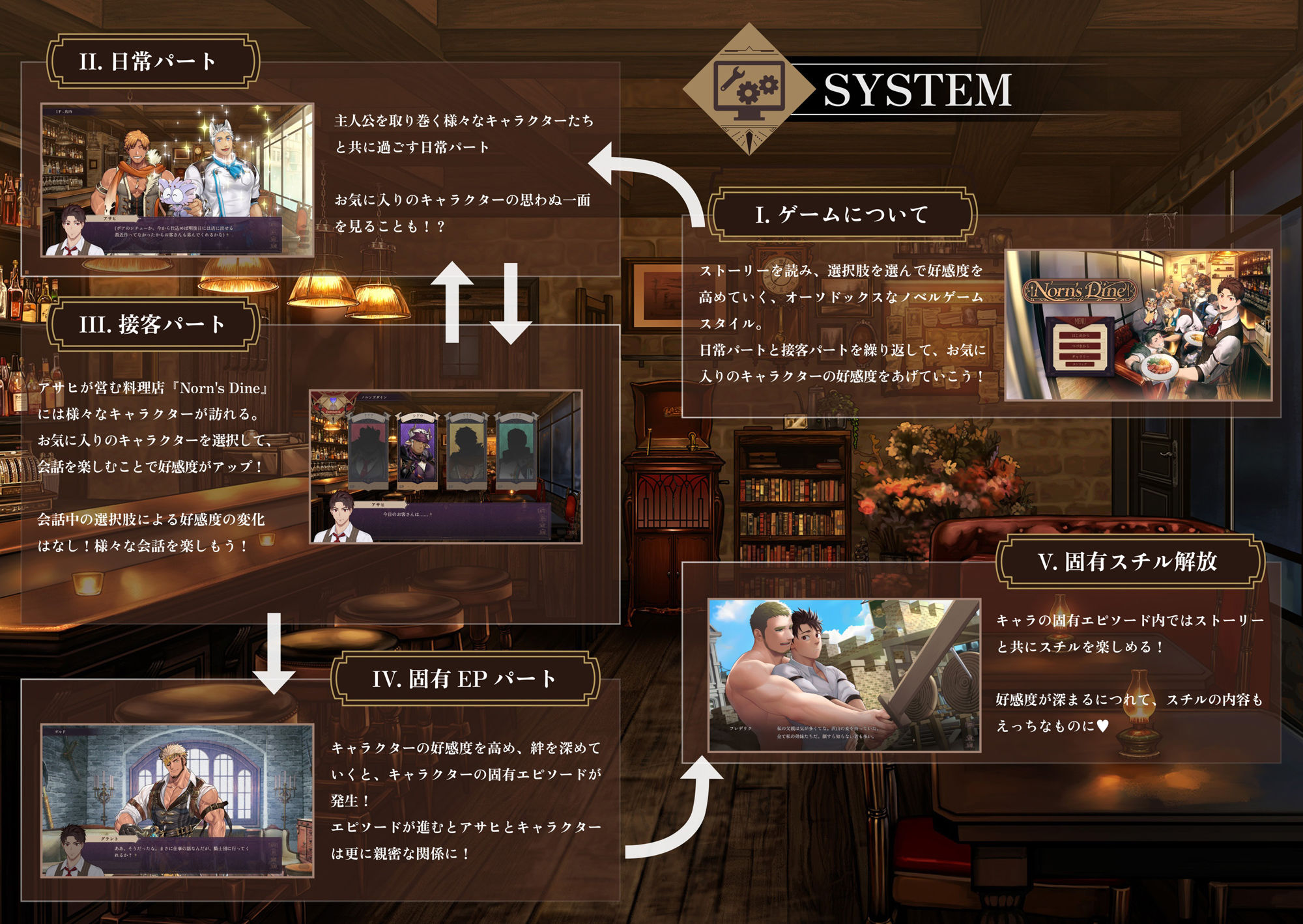The height and width of the screenshot is (924, 1303).
Task: Select the シドウ minotaur customer card
Action: coord(417,451)
